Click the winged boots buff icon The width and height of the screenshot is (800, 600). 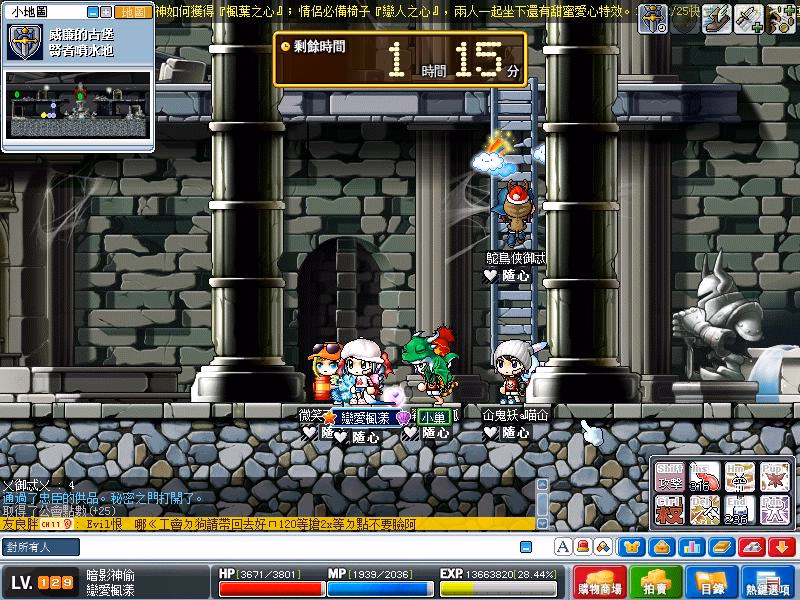tap(715, 15)
